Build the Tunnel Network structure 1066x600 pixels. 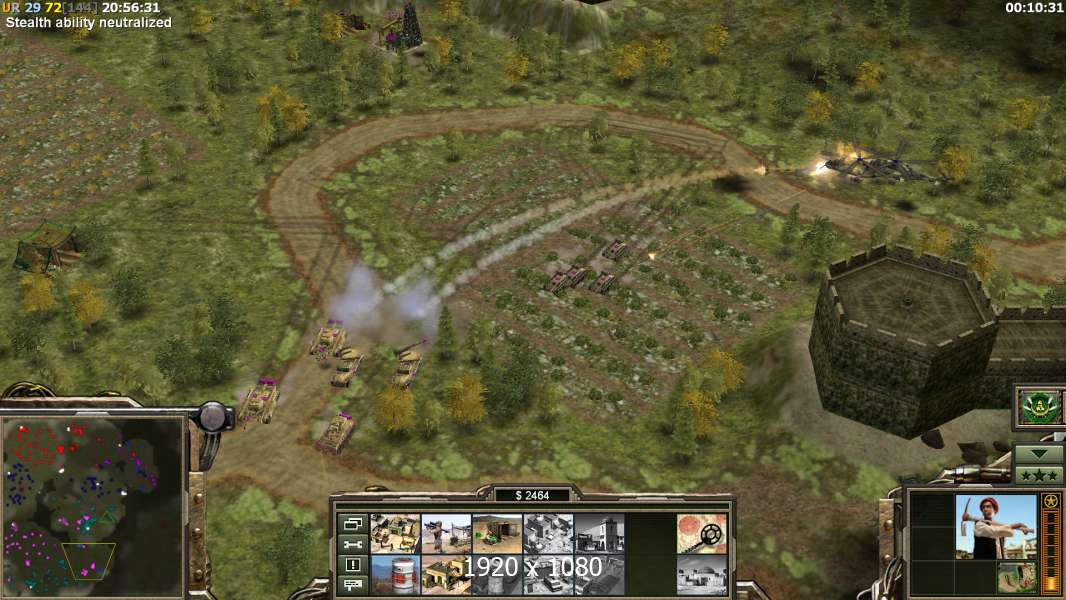[x=497, y=533]
